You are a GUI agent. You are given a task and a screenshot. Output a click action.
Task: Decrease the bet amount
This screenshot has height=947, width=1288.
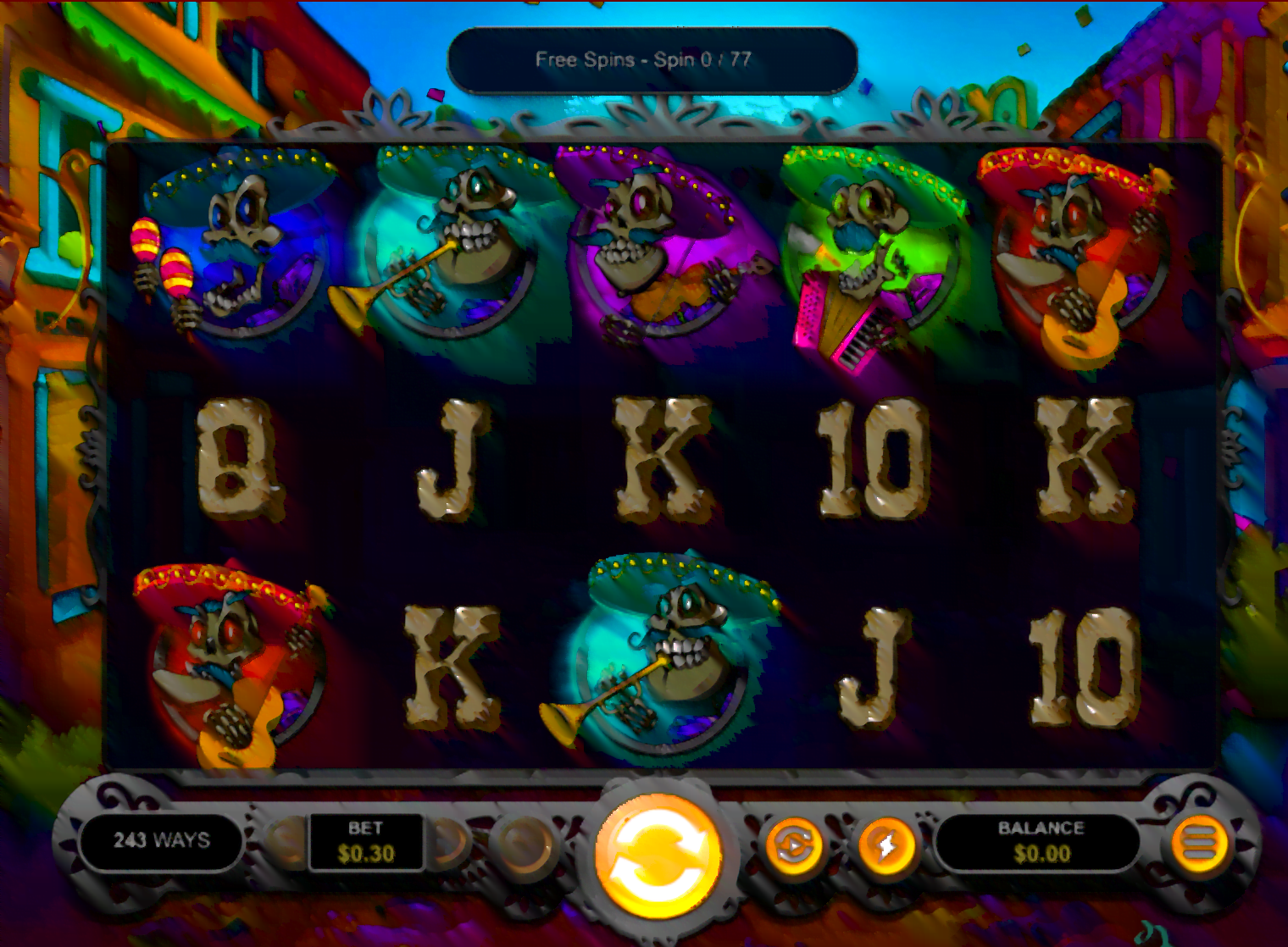click(288, 842)
